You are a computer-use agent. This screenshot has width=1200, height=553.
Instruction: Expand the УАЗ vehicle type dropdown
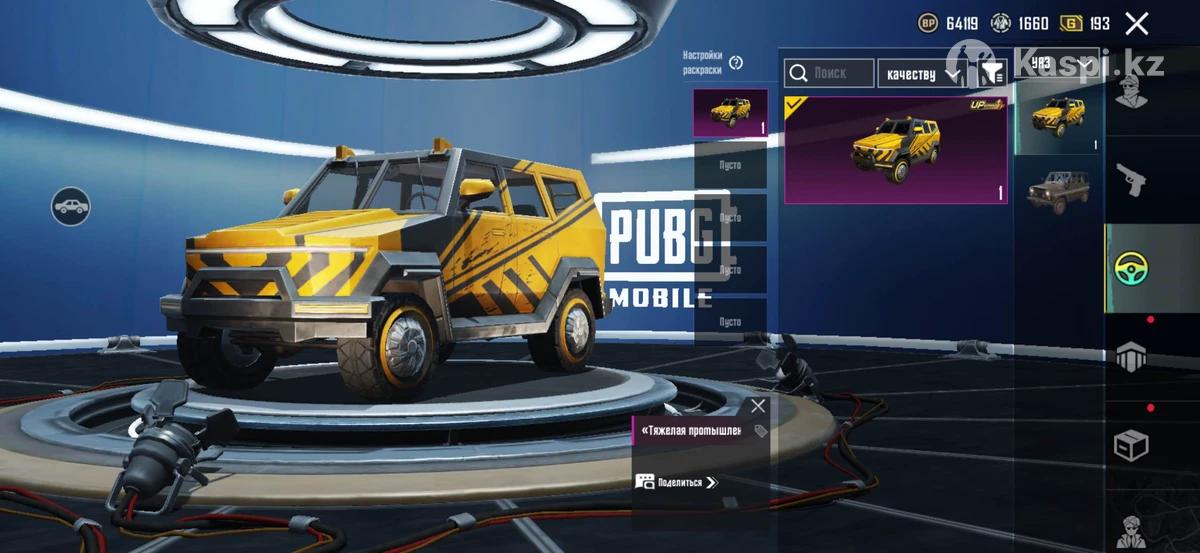(x=1058, y=62)
